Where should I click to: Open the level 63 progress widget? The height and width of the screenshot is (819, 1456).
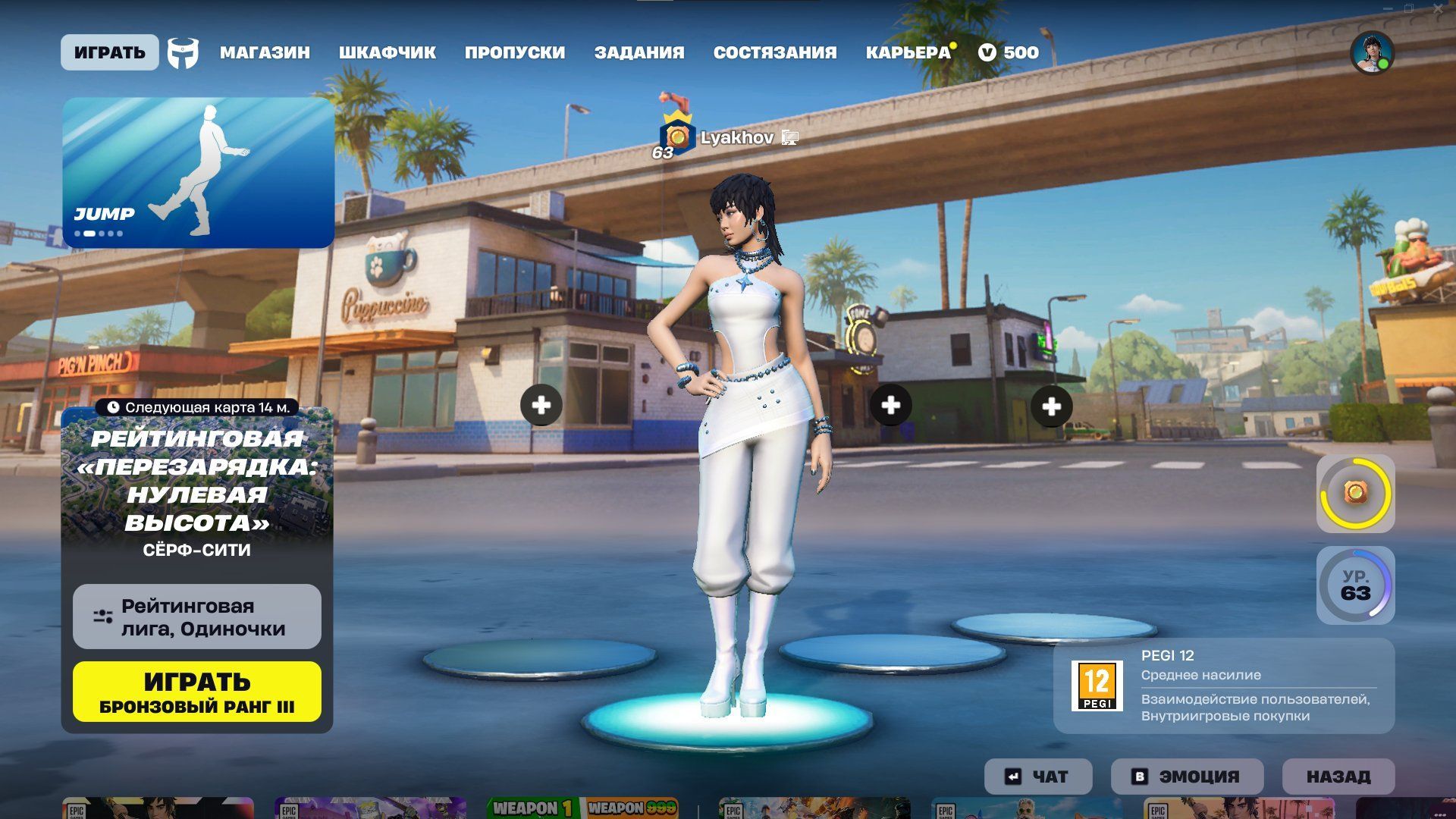coord(1355,585)
